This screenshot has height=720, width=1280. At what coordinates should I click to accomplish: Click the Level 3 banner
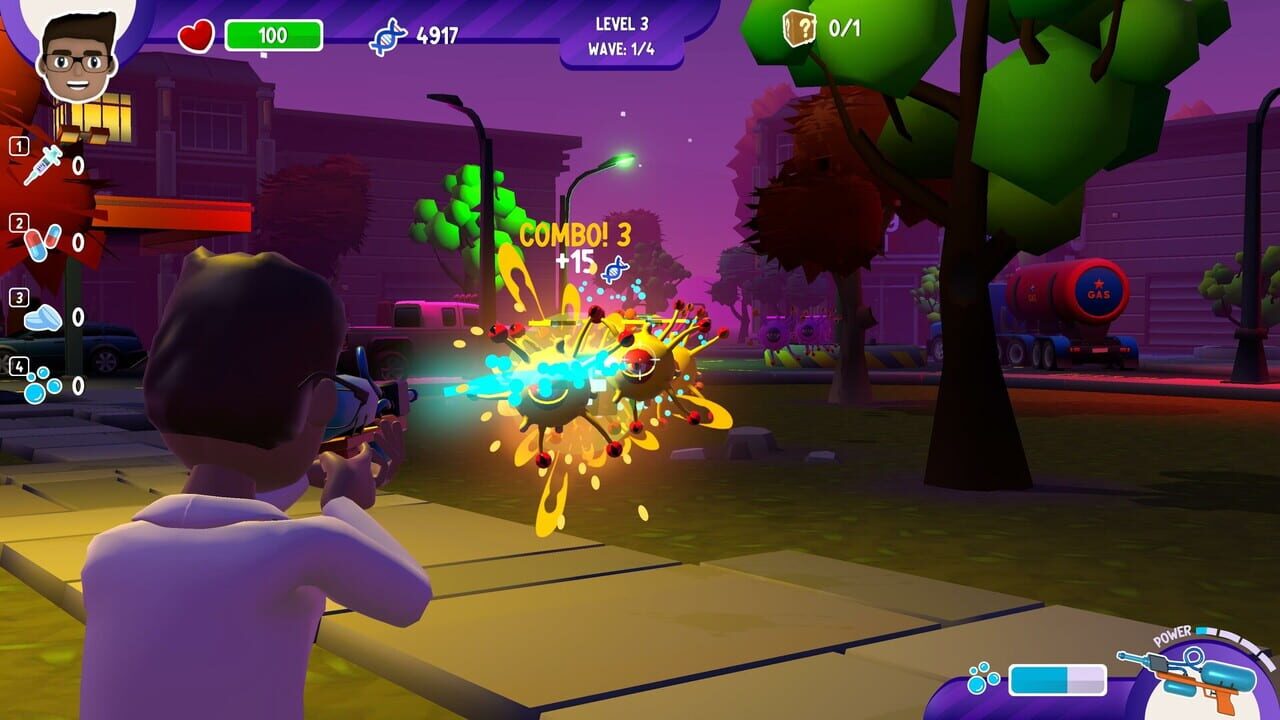(x=623, y=24)
